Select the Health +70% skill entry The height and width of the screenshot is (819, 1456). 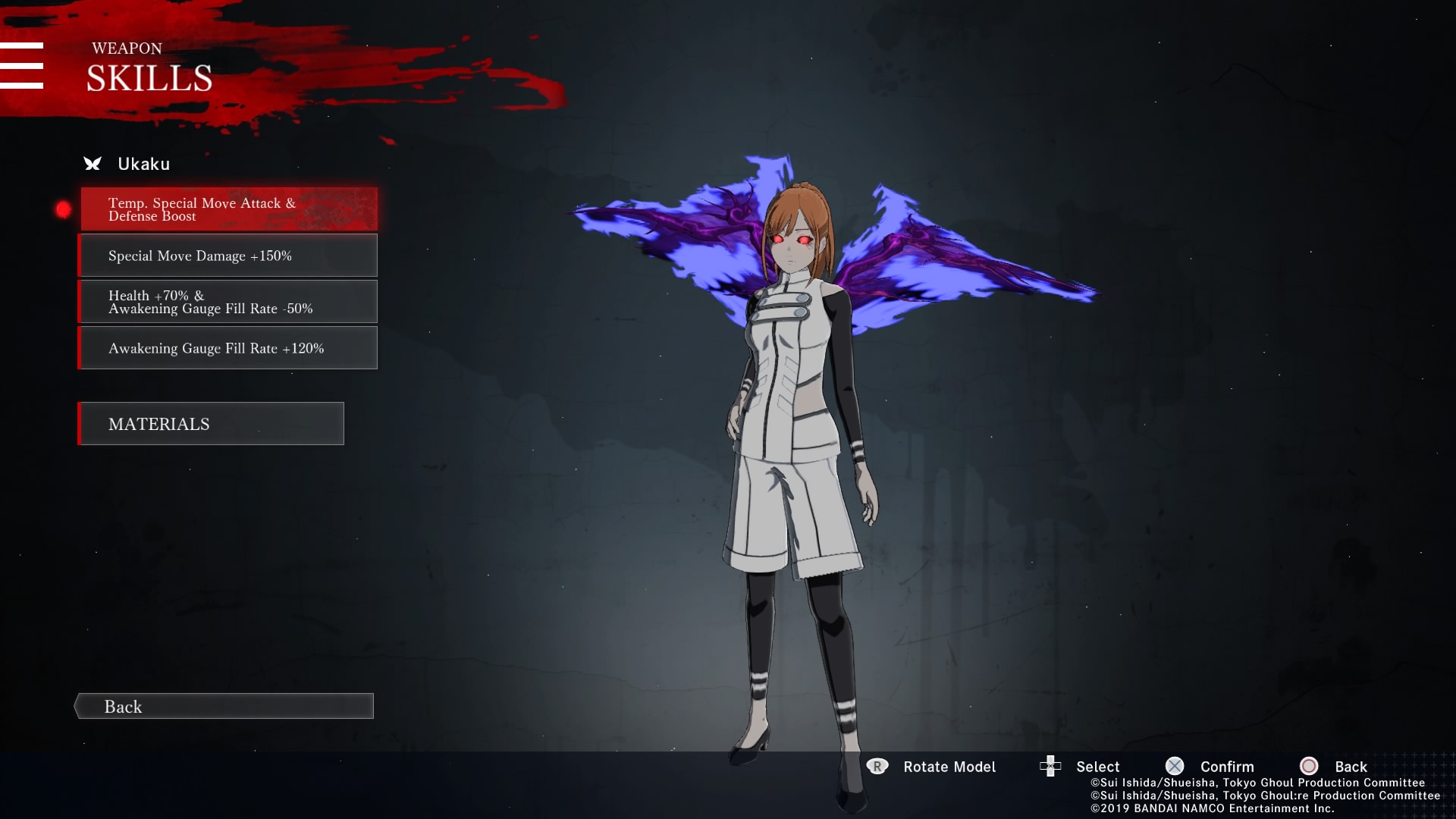[228, 302]
